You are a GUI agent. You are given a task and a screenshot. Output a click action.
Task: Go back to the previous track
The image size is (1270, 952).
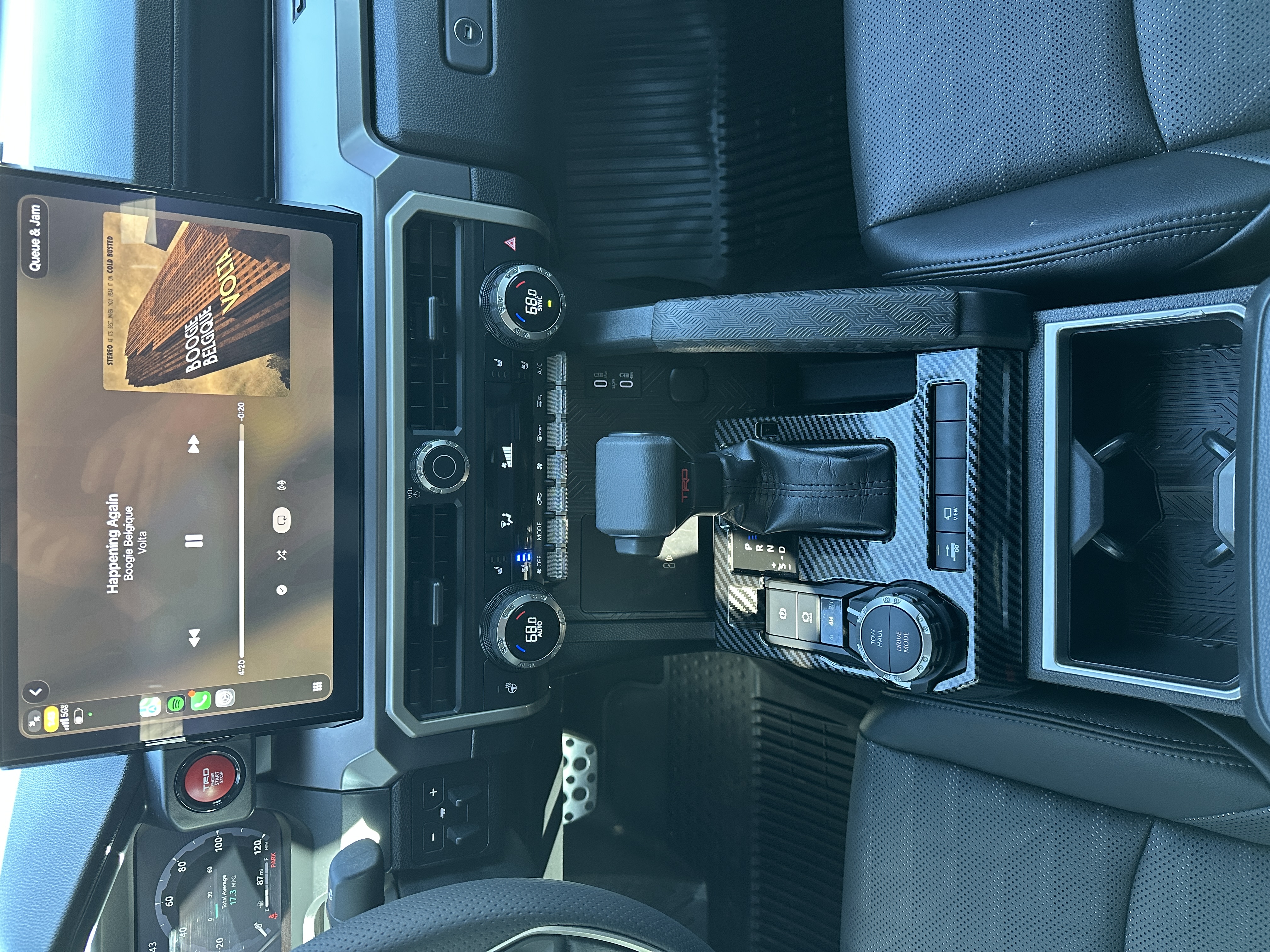pyautogui.click(x=194, y=637)
